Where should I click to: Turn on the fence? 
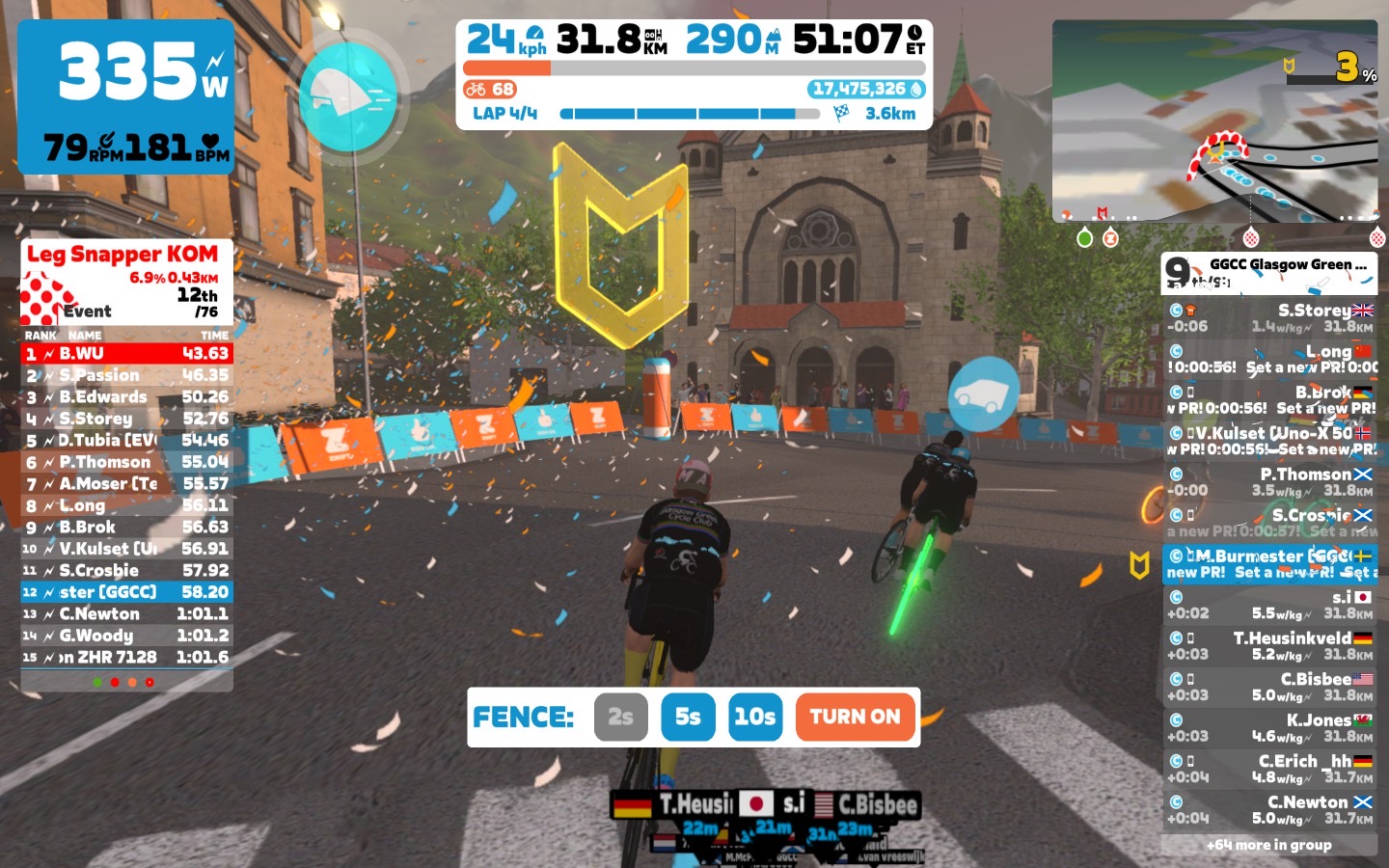point(855,717)
